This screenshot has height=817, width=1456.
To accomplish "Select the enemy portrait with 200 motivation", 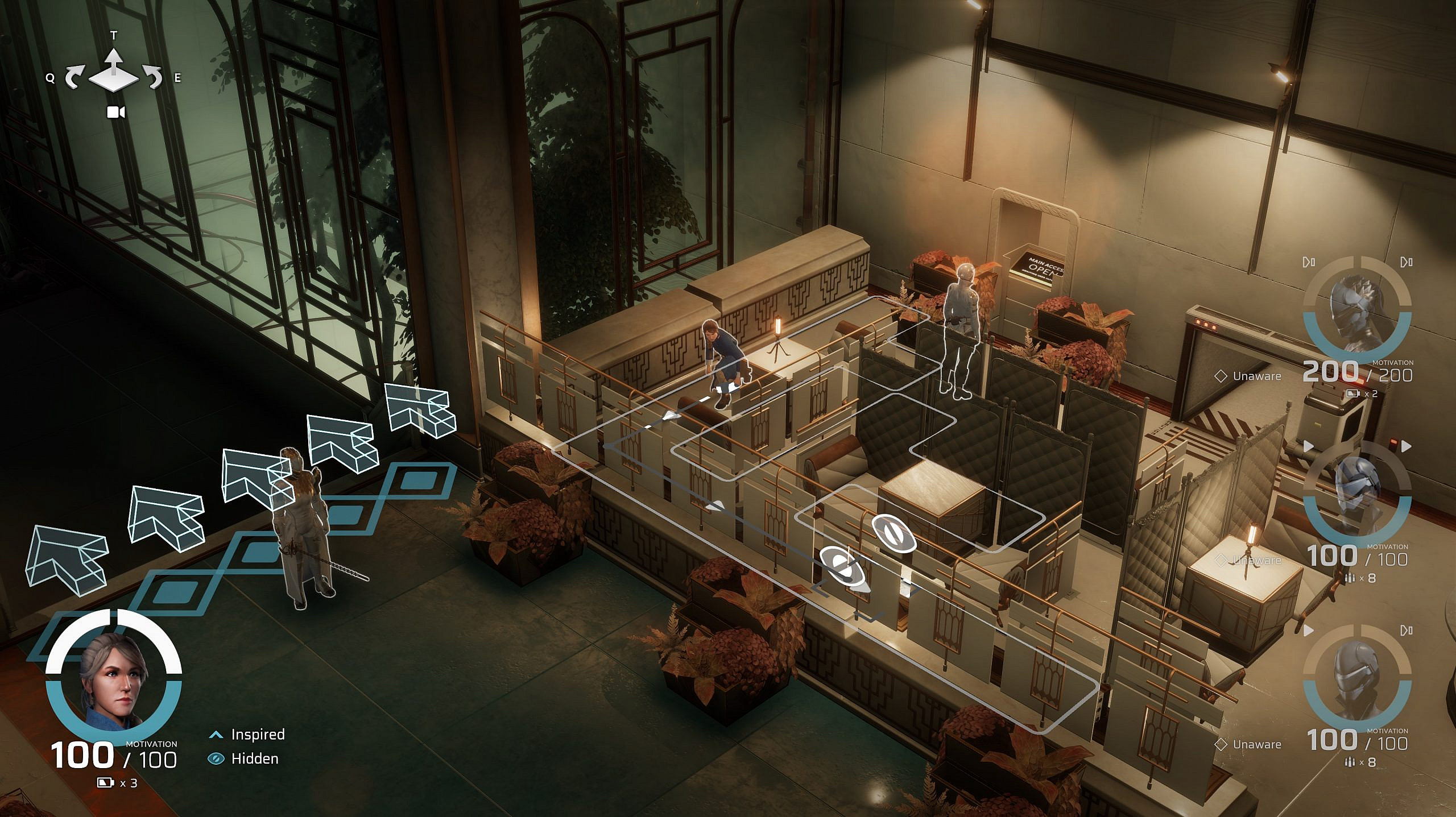I will [1356, 310].
